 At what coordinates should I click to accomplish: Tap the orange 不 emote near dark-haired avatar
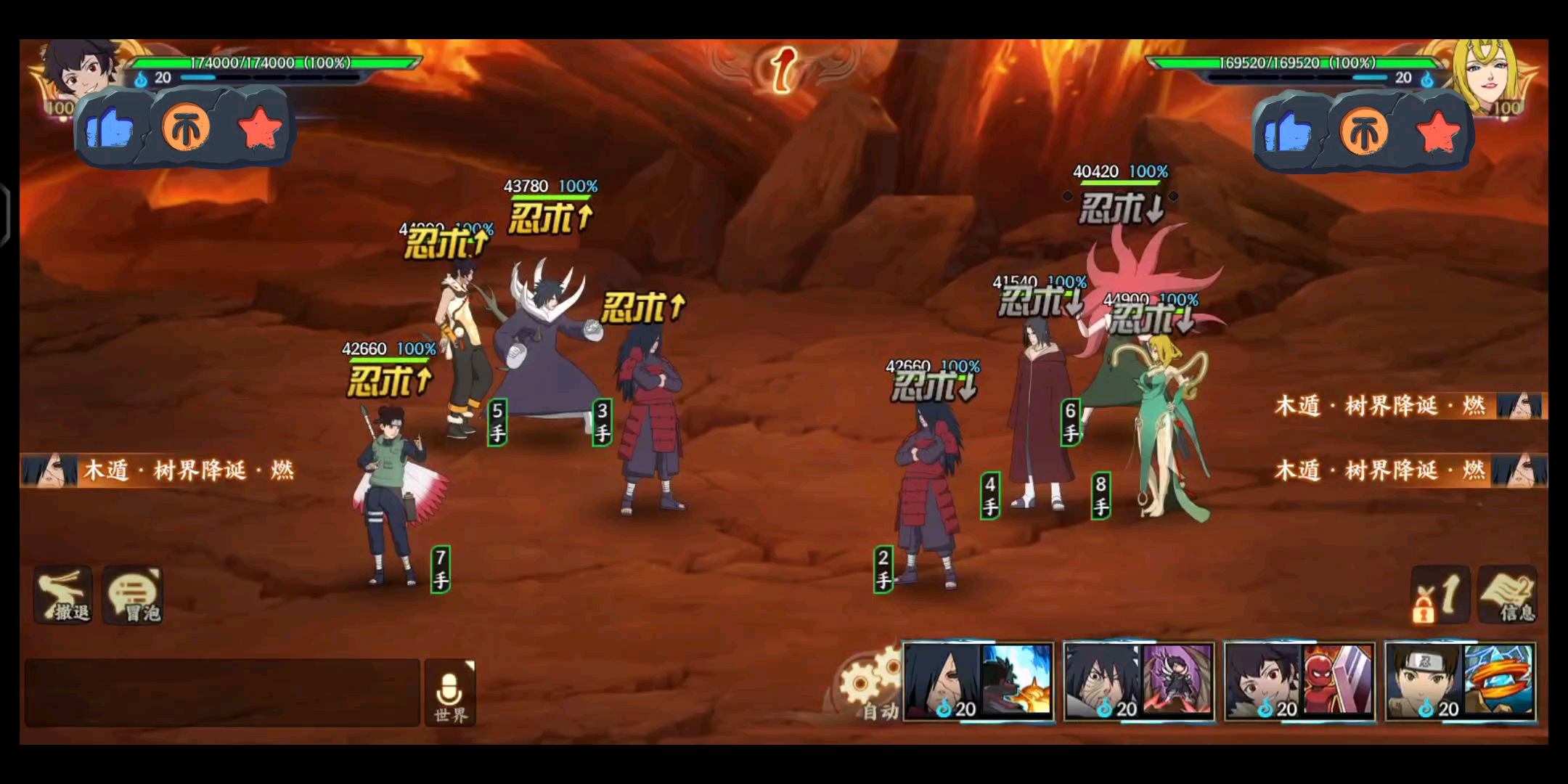186,129
